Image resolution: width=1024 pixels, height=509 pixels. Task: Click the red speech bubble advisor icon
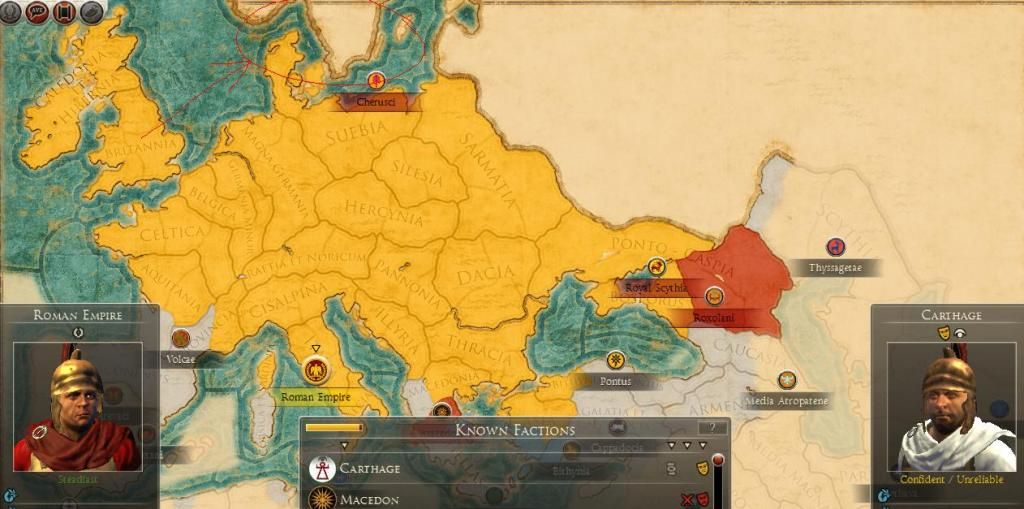39,12
